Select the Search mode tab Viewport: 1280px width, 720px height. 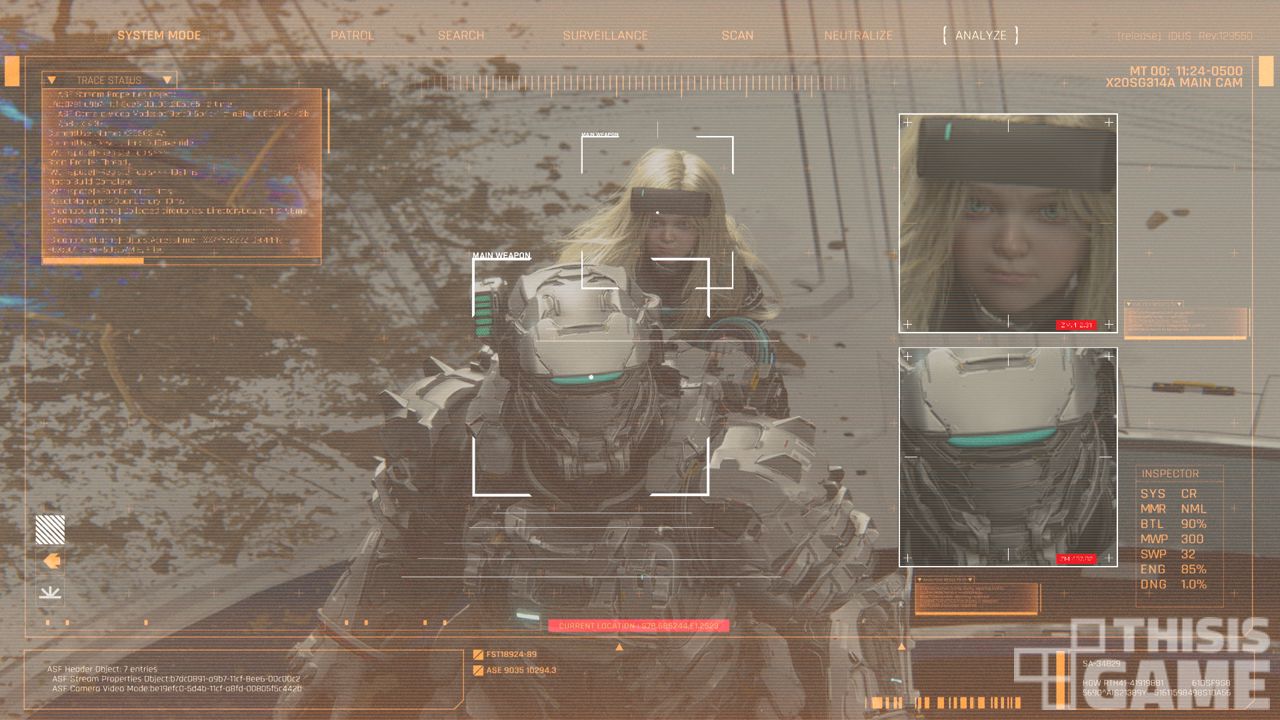[461, 35]
